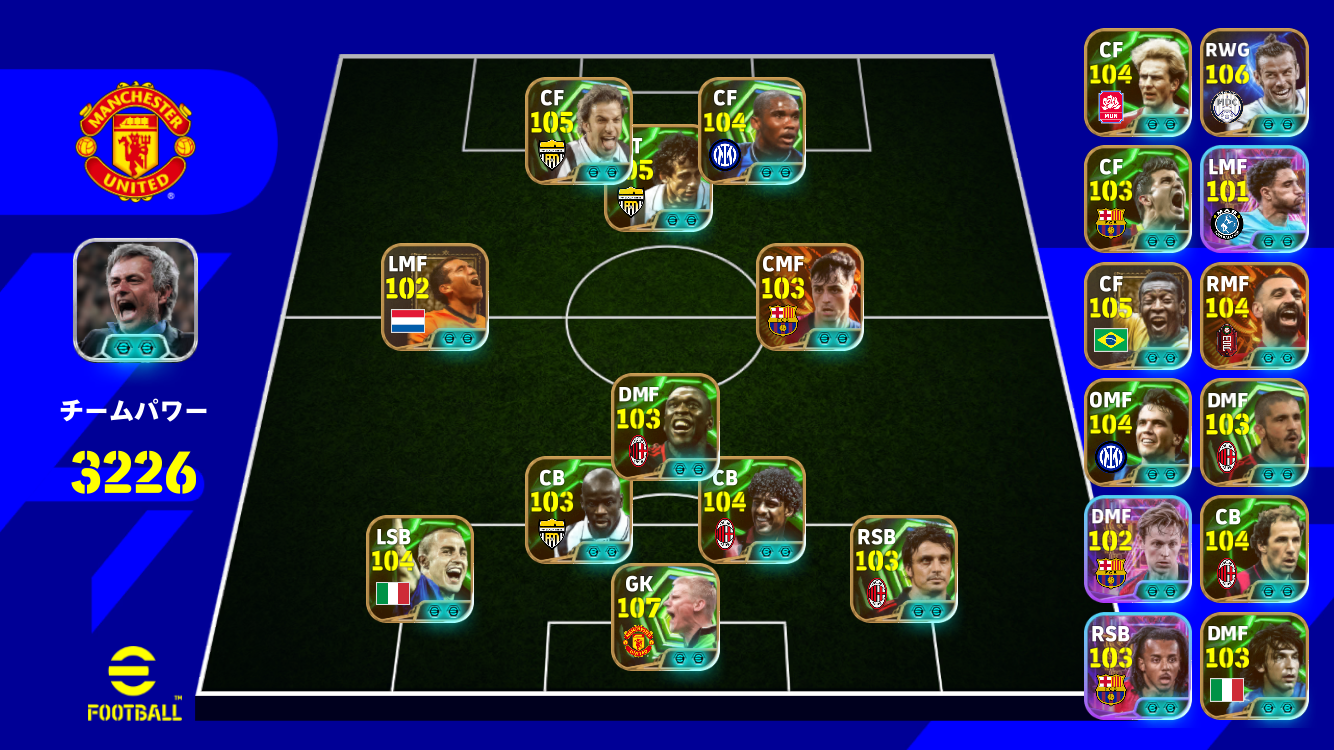This screenshot has height=750, width=1334.
Task: Open the manager portrait card
Action: click(136, 300)
